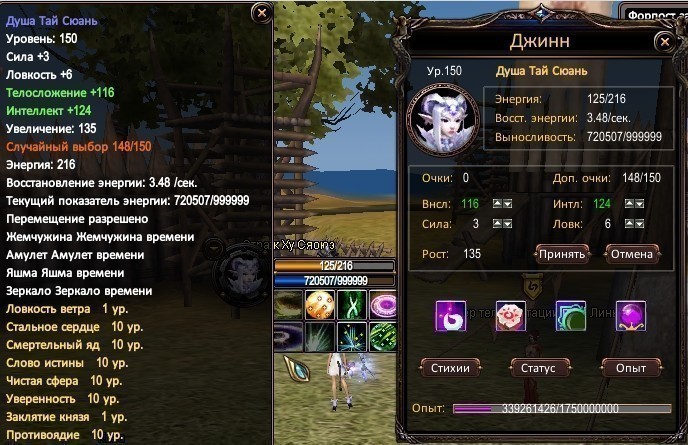Select the green disc item slot
Image resolution: width=688 pixels, height=445 pixels.
(570, 315)
